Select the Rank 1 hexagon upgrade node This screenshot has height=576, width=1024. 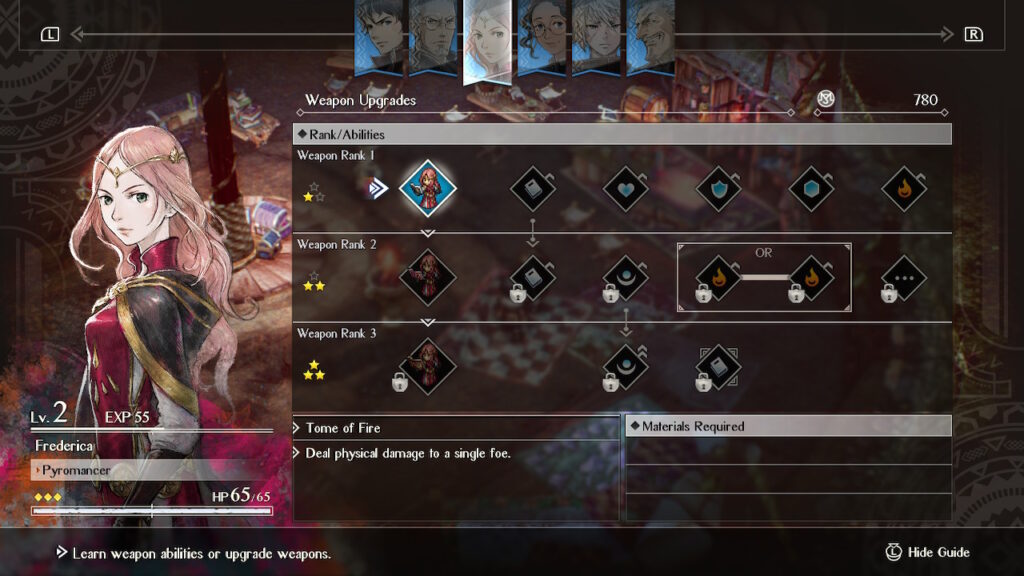[811, 188]
